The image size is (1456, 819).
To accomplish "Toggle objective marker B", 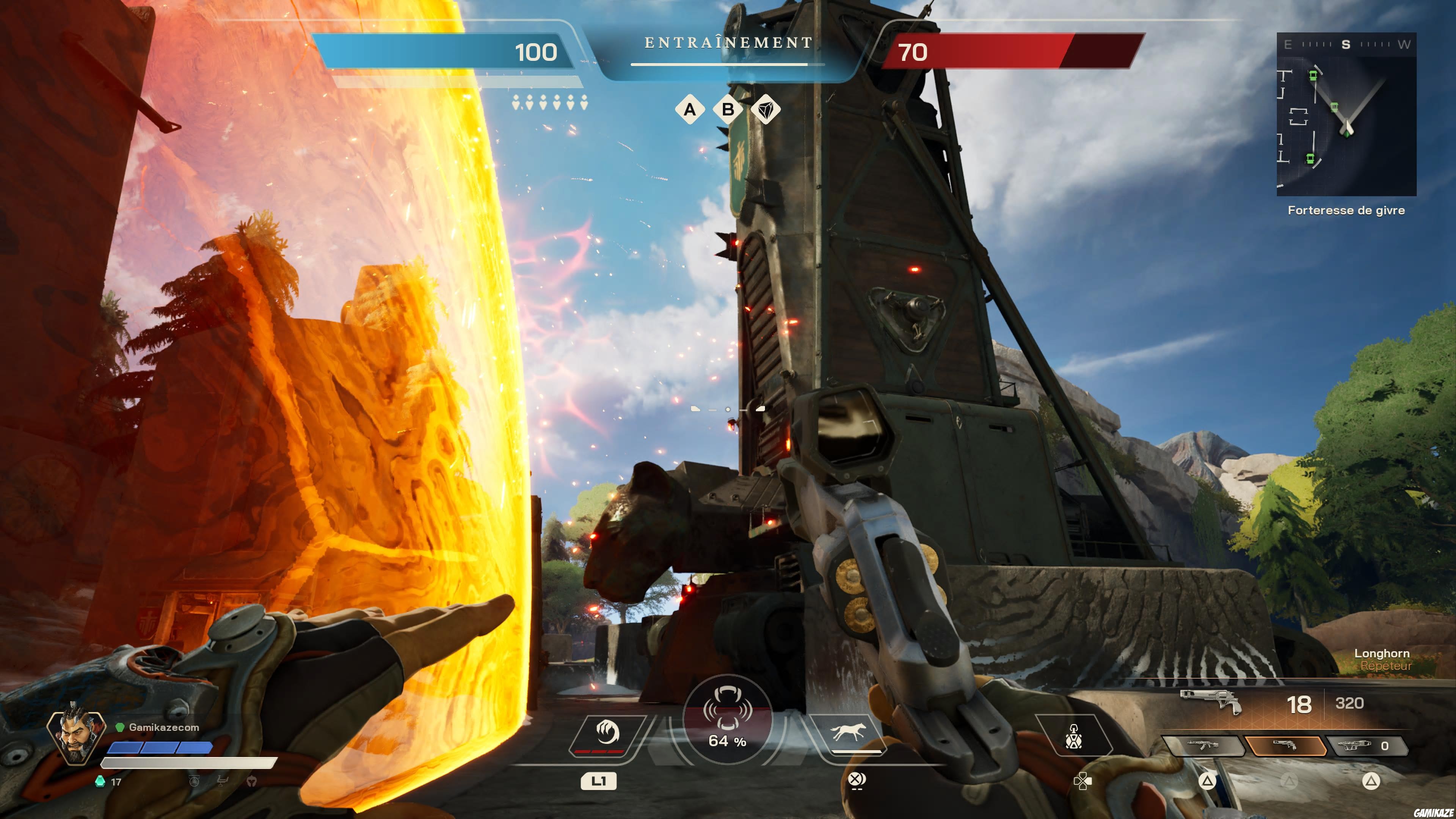I will [728, 110].
